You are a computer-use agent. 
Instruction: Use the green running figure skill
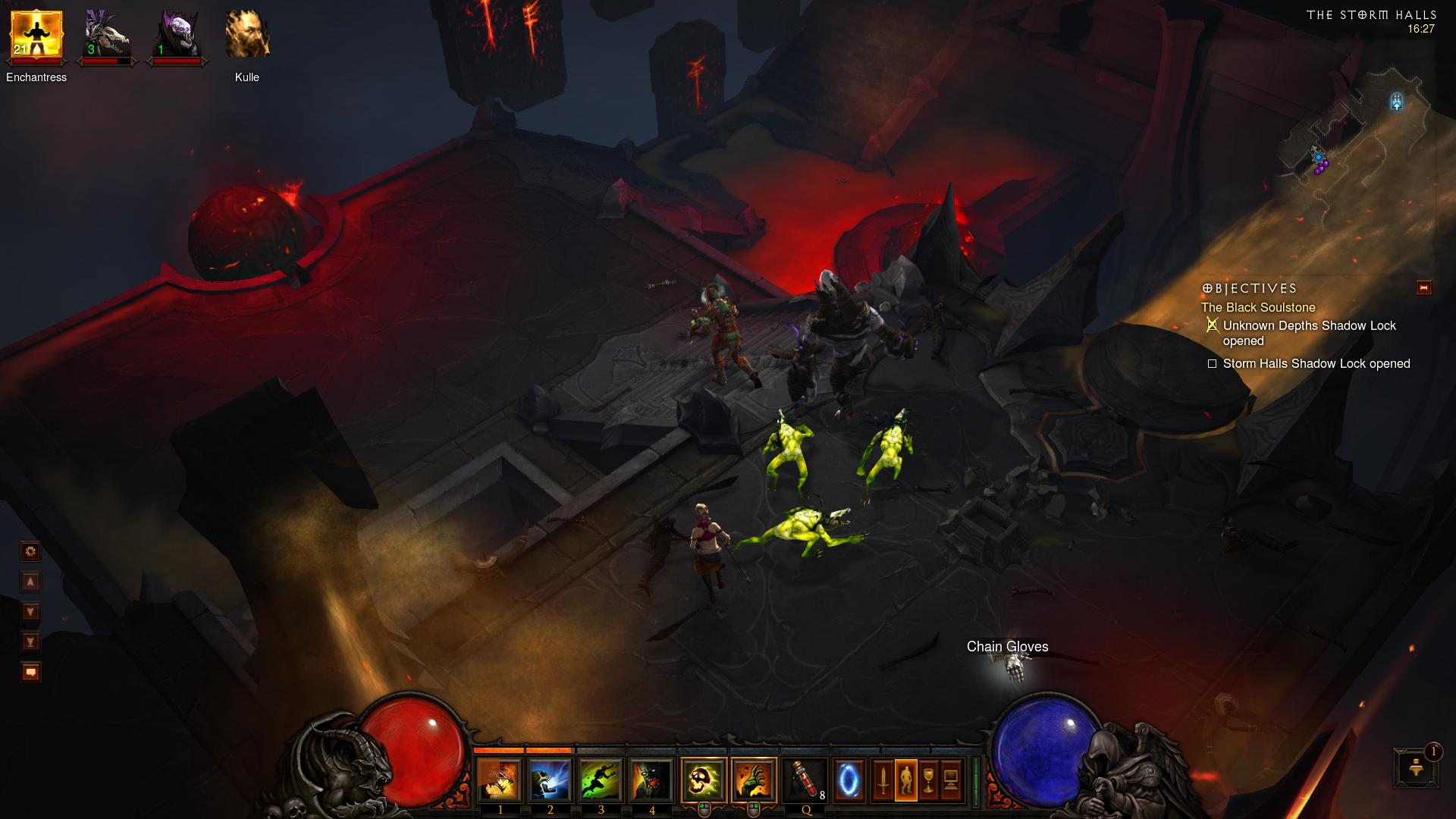coord(601,780)
